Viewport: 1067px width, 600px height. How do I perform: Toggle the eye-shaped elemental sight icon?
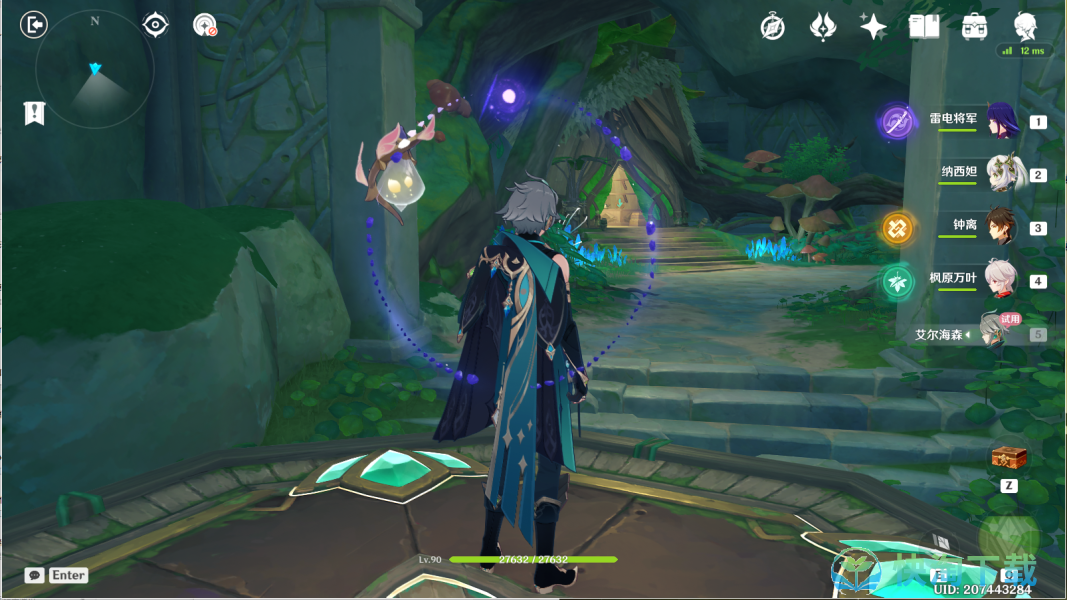(155, 25)
